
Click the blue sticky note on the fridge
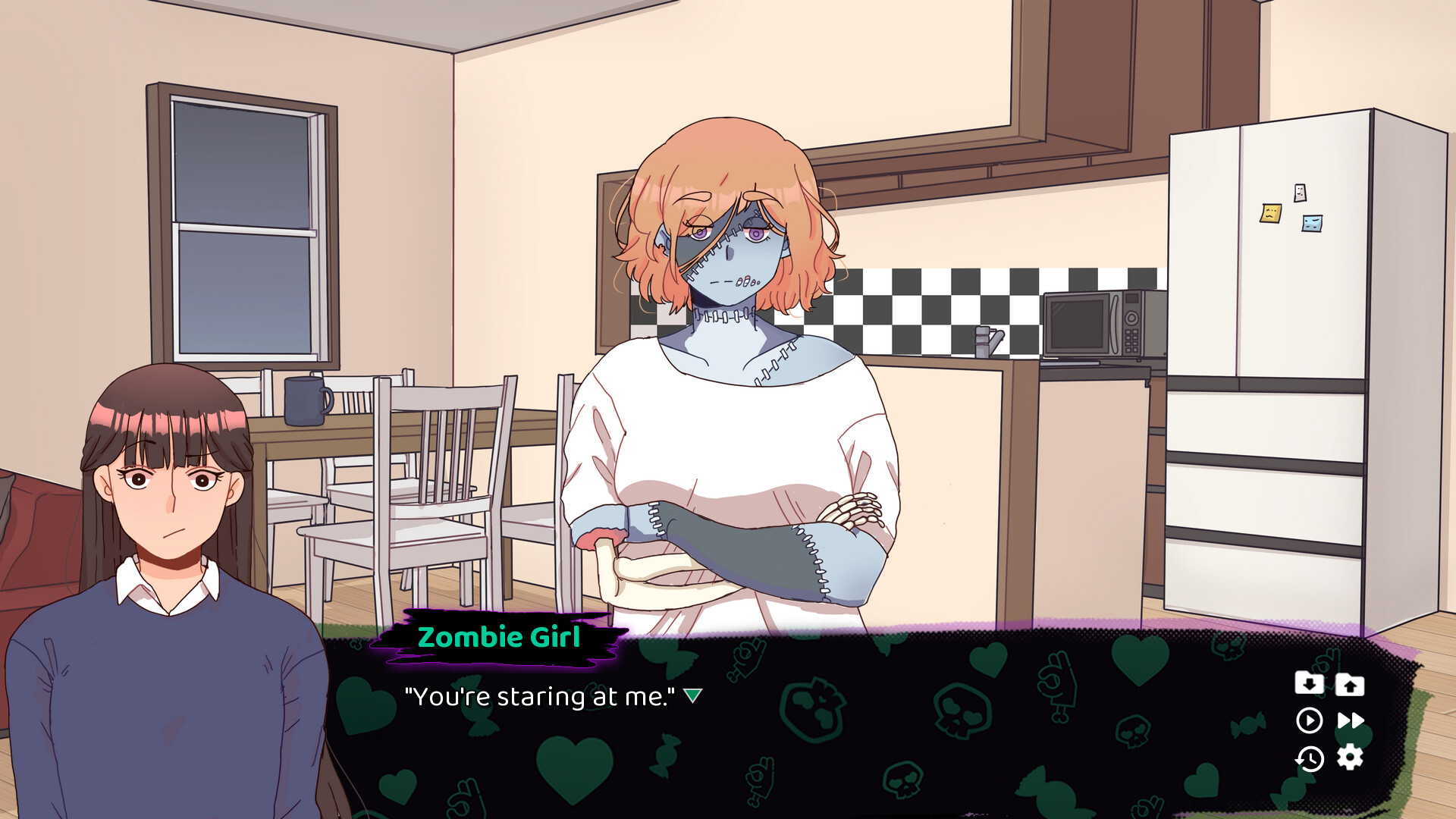coord(1310,224)
